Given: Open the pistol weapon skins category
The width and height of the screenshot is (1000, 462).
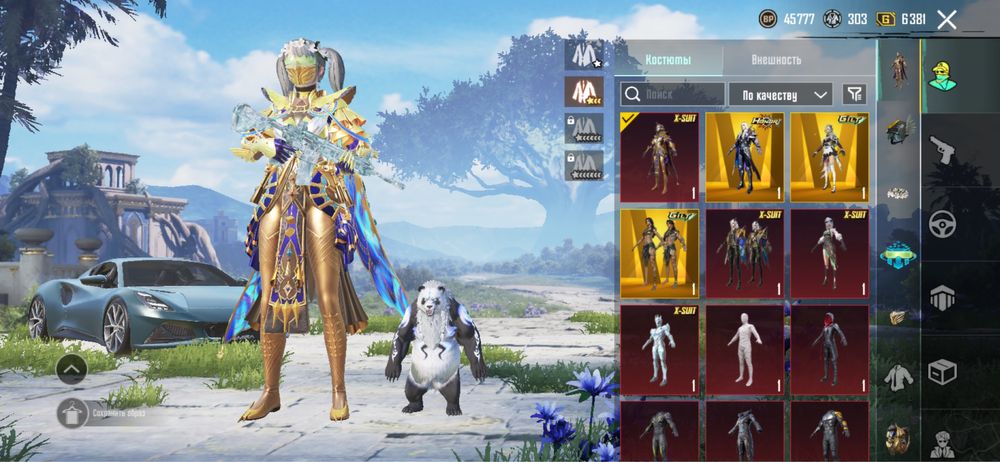Looking at the screenshot, I should [x=942, y=150].
